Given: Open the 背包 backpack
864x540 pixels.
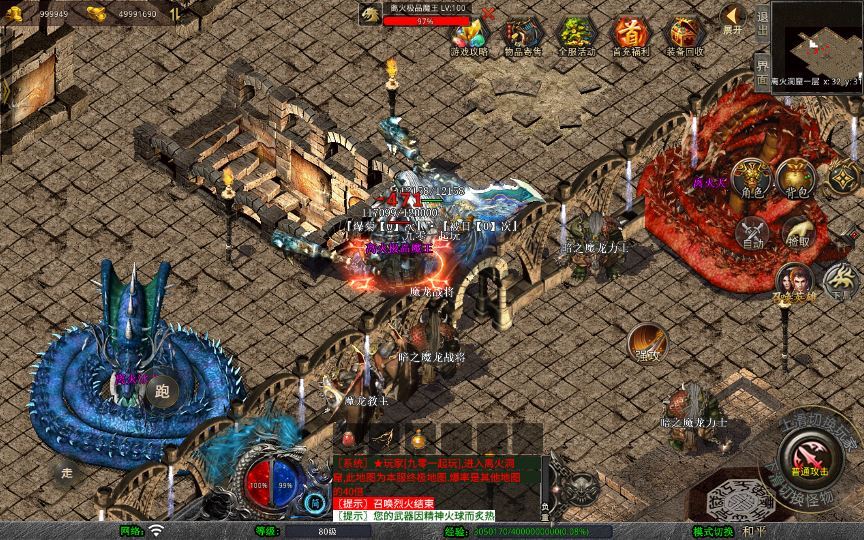Looking at the screenshot, I should 797,180.
